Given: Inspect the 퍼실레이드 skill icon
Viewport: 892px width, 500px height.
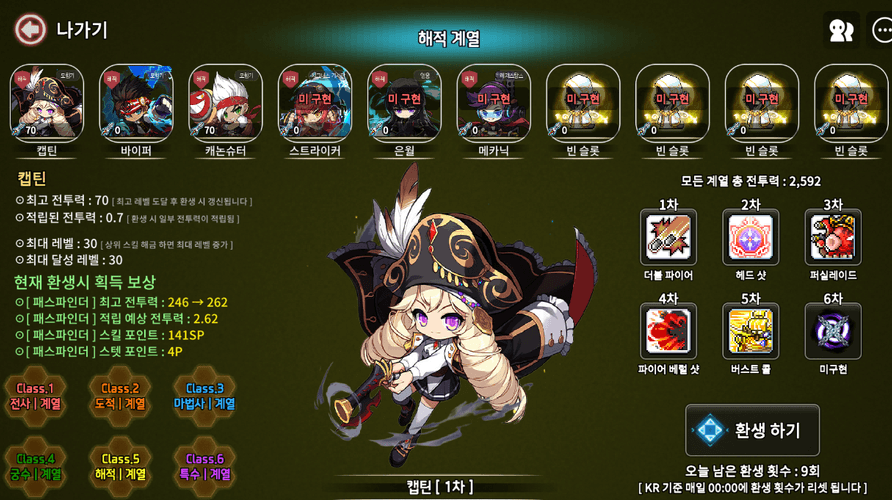Looking at the screenshot, I should (833, 238).
